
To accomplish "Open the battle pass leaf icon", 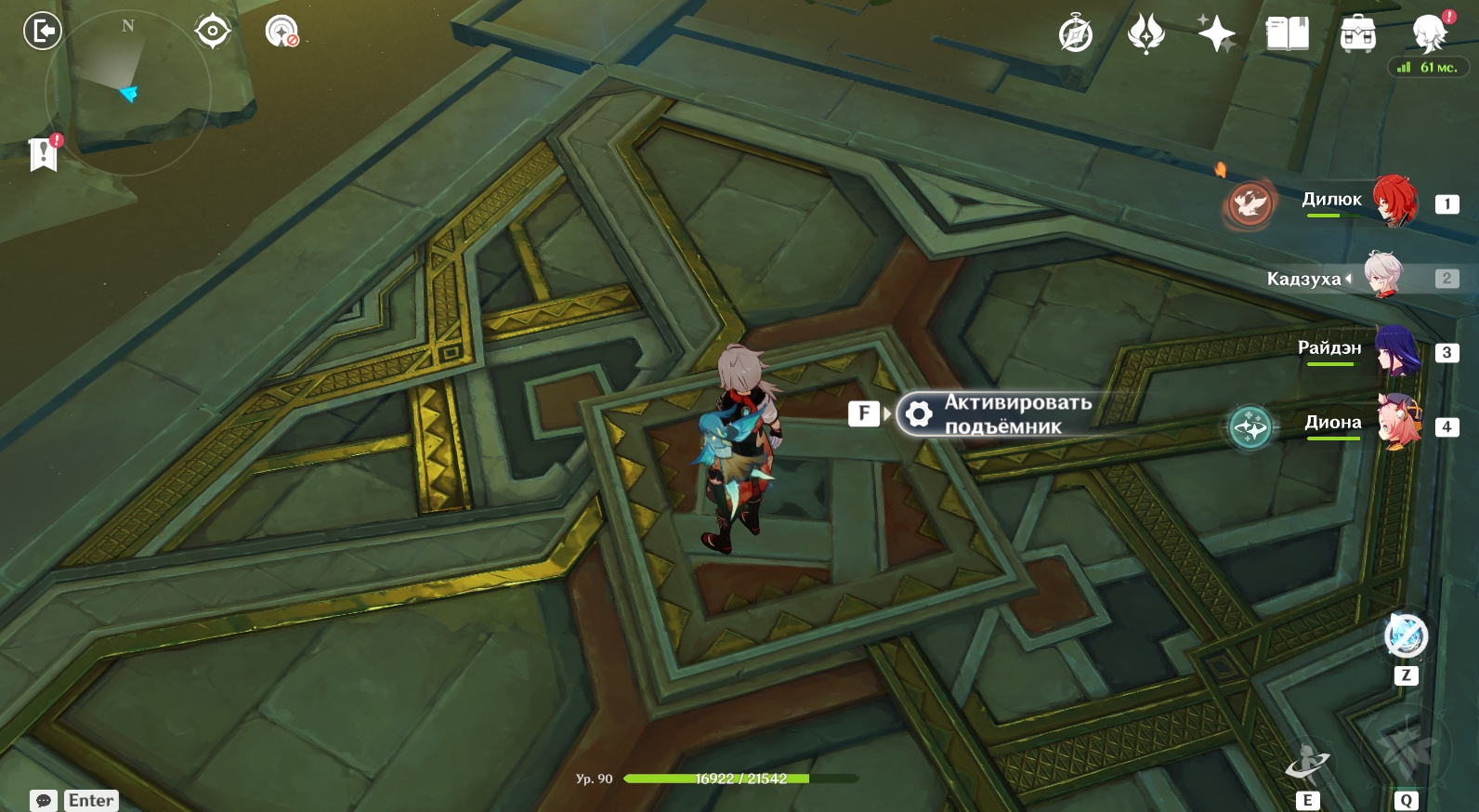I will (1145, 34).
